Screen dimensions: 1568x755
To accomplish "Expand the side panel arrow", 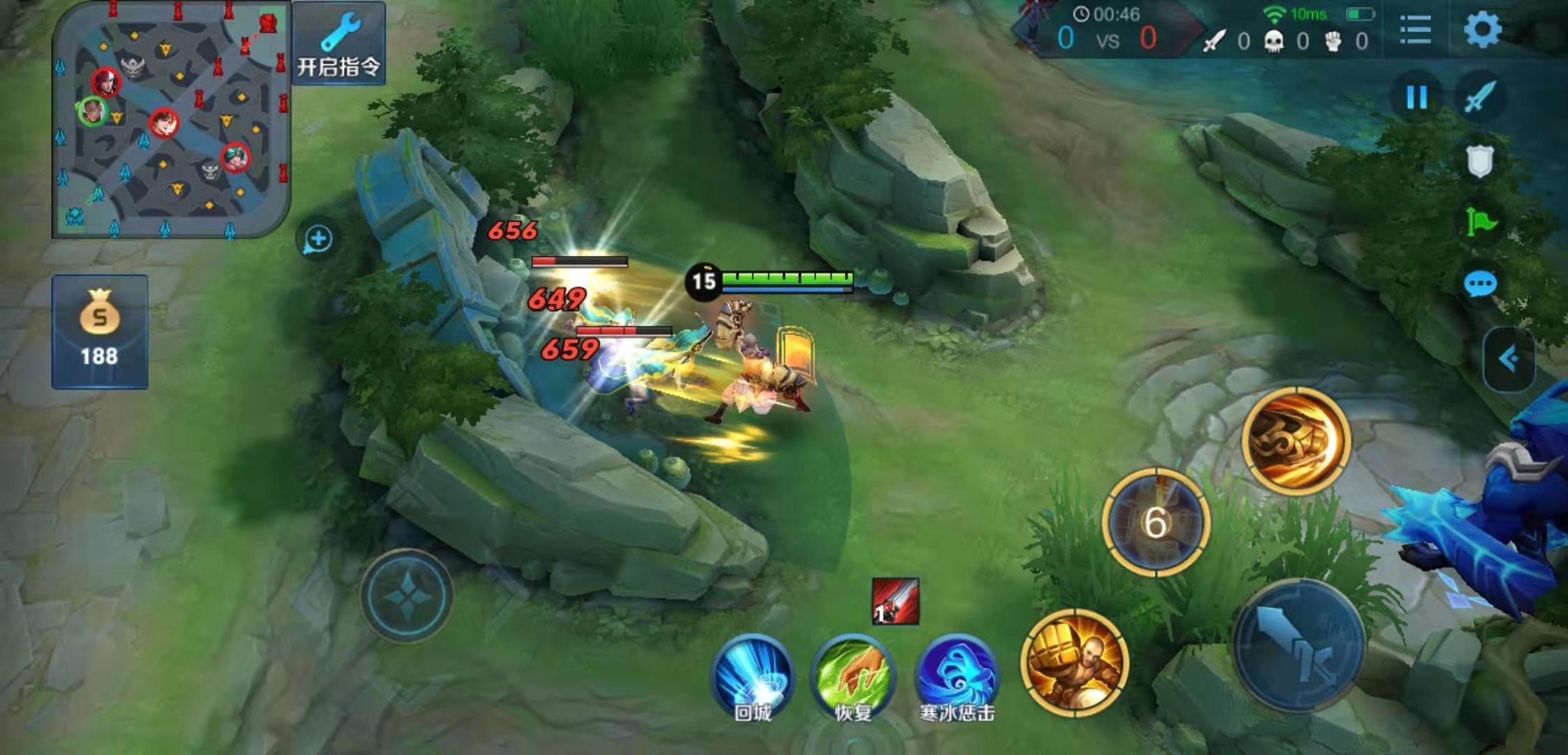I will point(1509,359).
